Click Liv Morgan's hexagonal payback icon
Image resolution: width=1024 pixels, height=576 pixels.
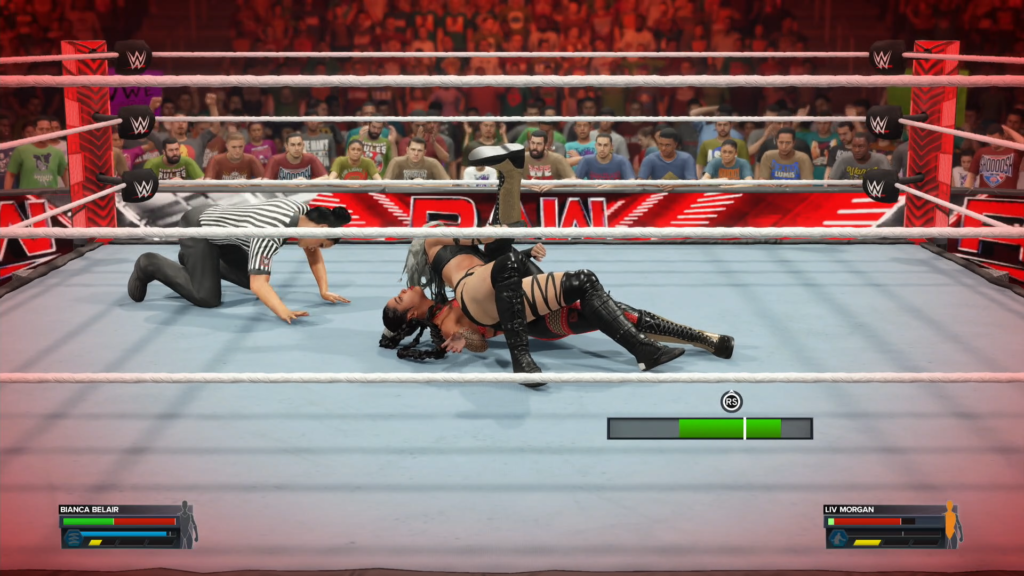838,537
